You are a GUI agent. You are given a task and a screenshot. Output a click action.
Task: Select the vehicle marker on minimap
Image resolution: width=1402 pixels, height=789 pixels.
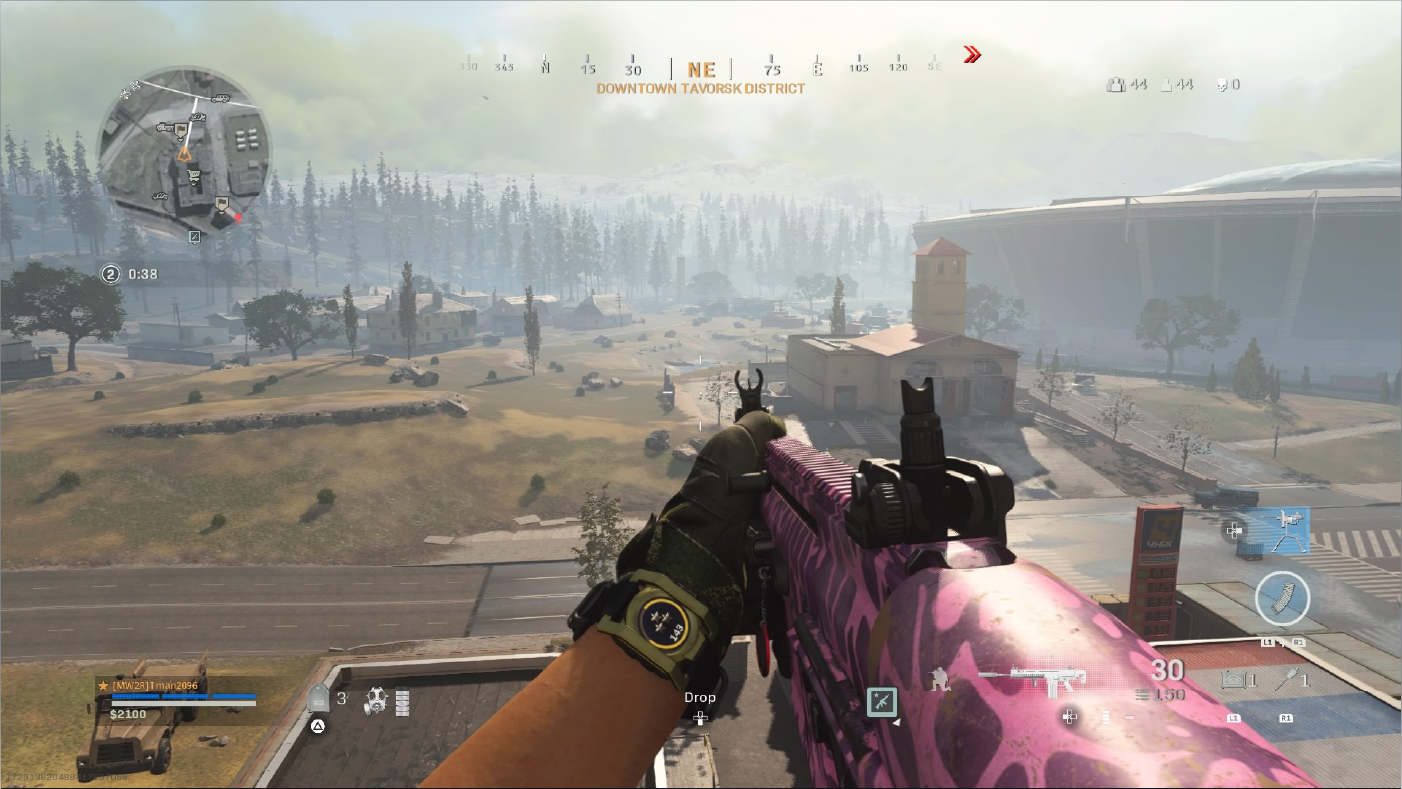[x=221, y=99]
